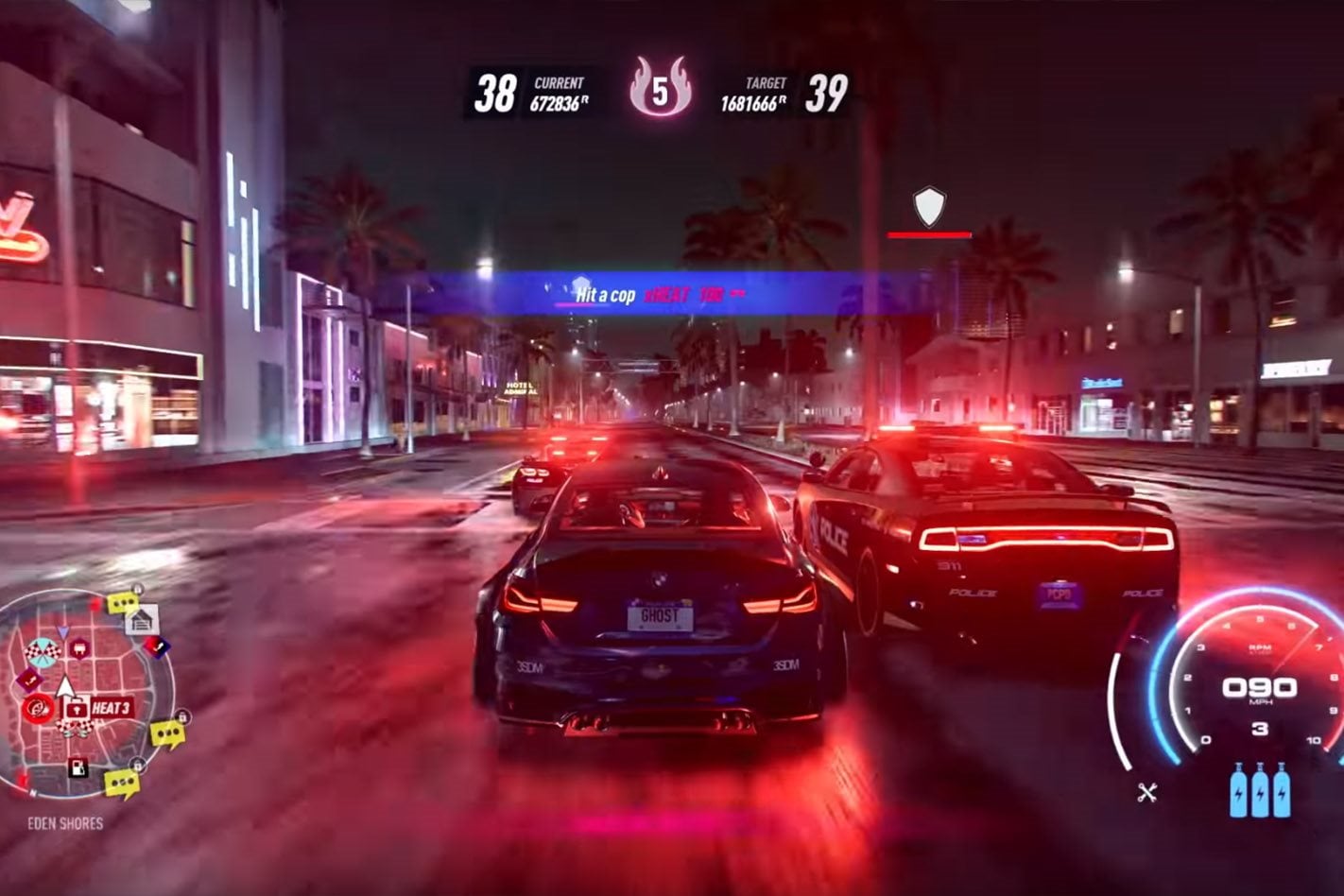This screenshot has height=896, width=1344.
Task: Click the EDEN SHORES region label
Action: pyautogui.click(x=66, y=822)
